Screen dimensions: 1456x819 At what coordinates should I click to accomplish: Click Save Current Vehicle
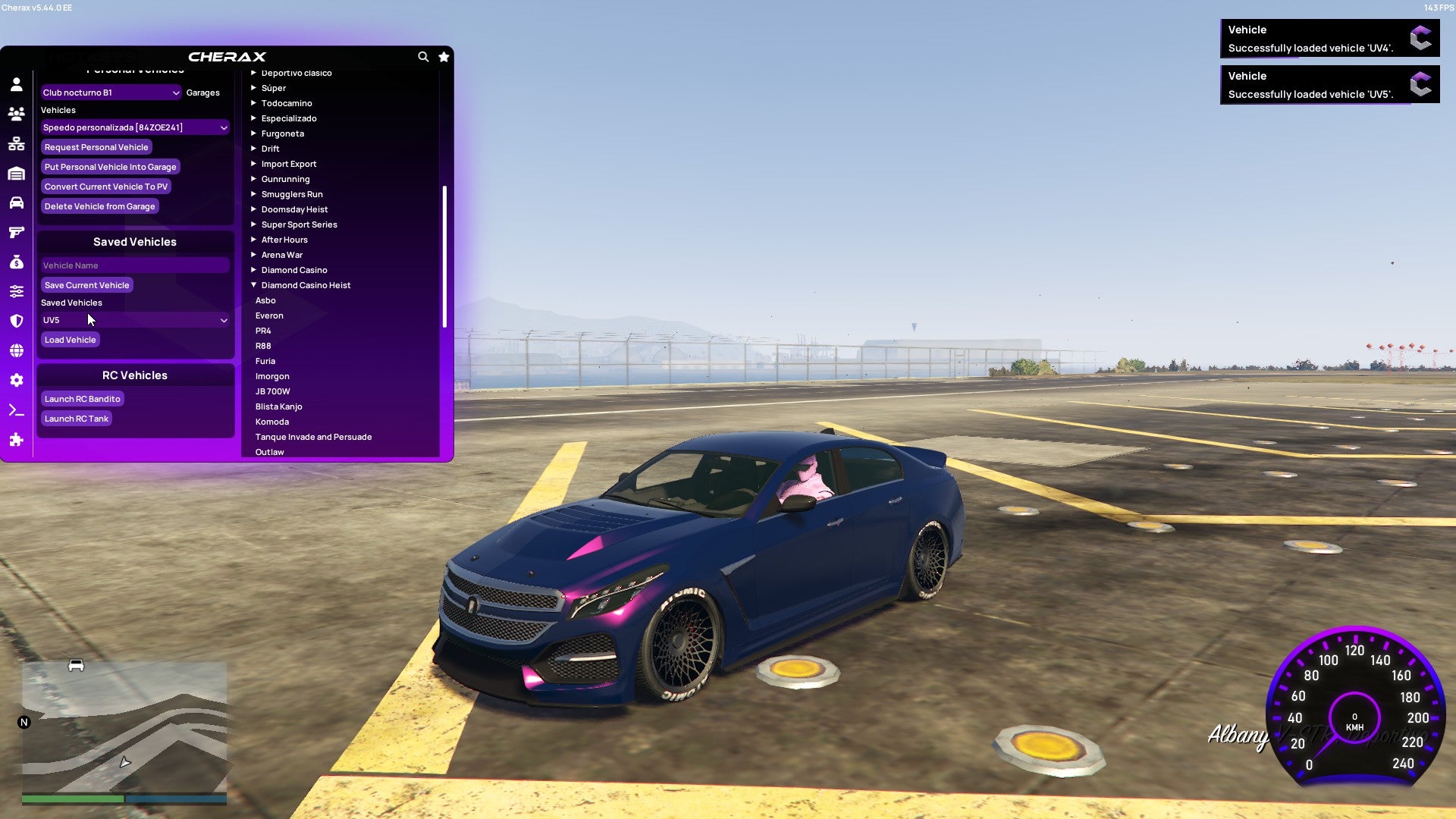[86, 284]
